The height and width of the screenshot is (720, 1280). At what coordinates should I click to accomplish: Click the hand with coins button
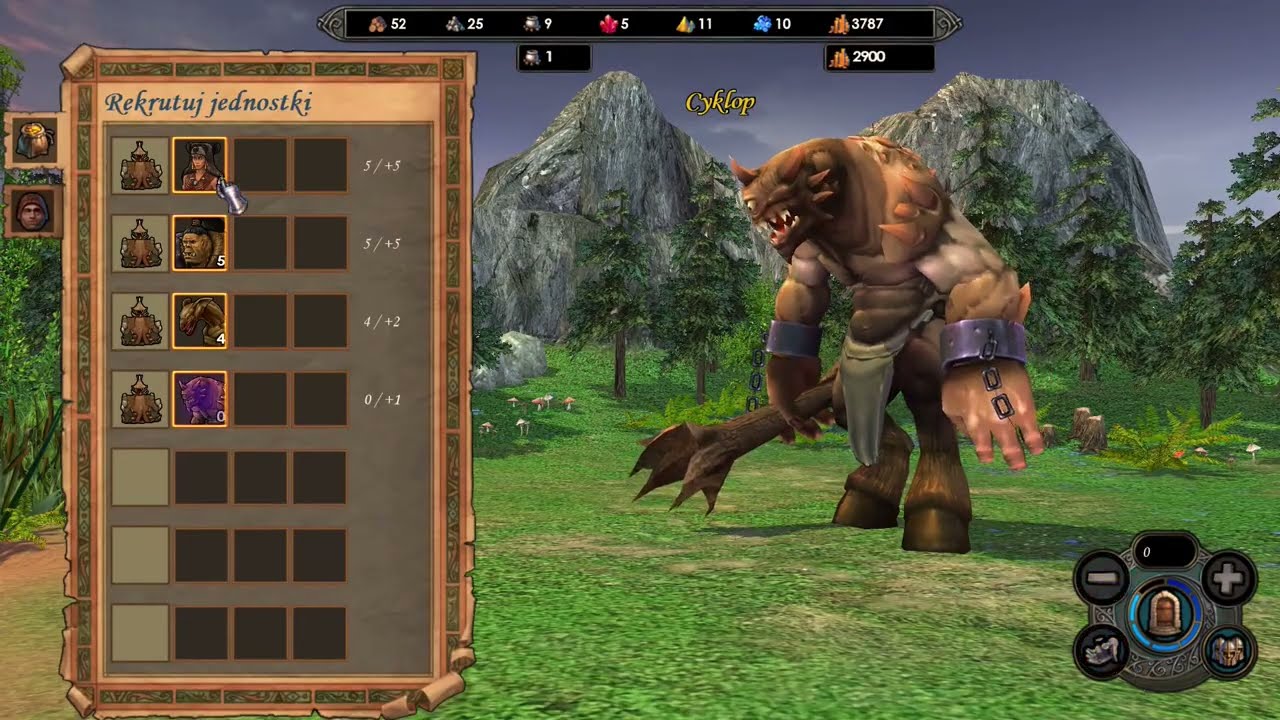(x=1102, y=651)
